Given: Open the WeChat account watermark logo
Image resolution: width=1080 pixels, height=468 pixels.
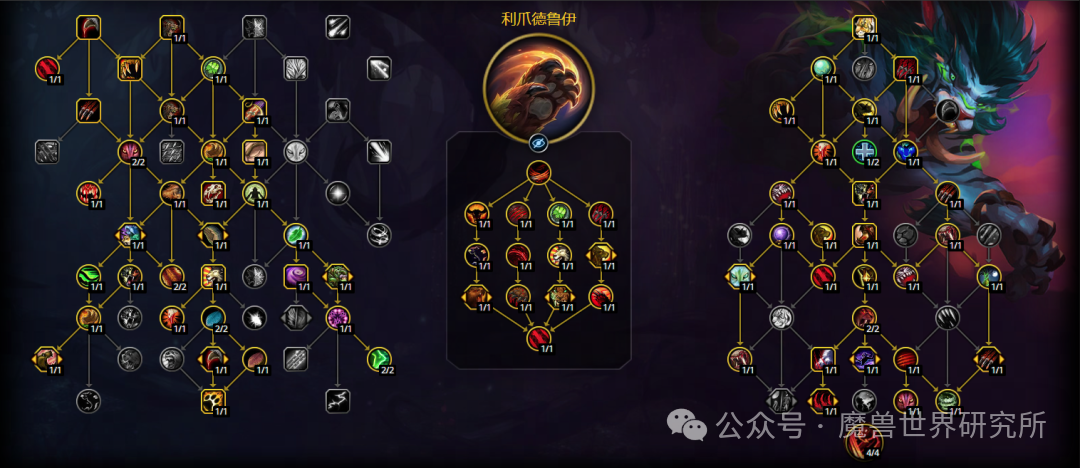Looking at the screenshot, I should pos(688,425).
